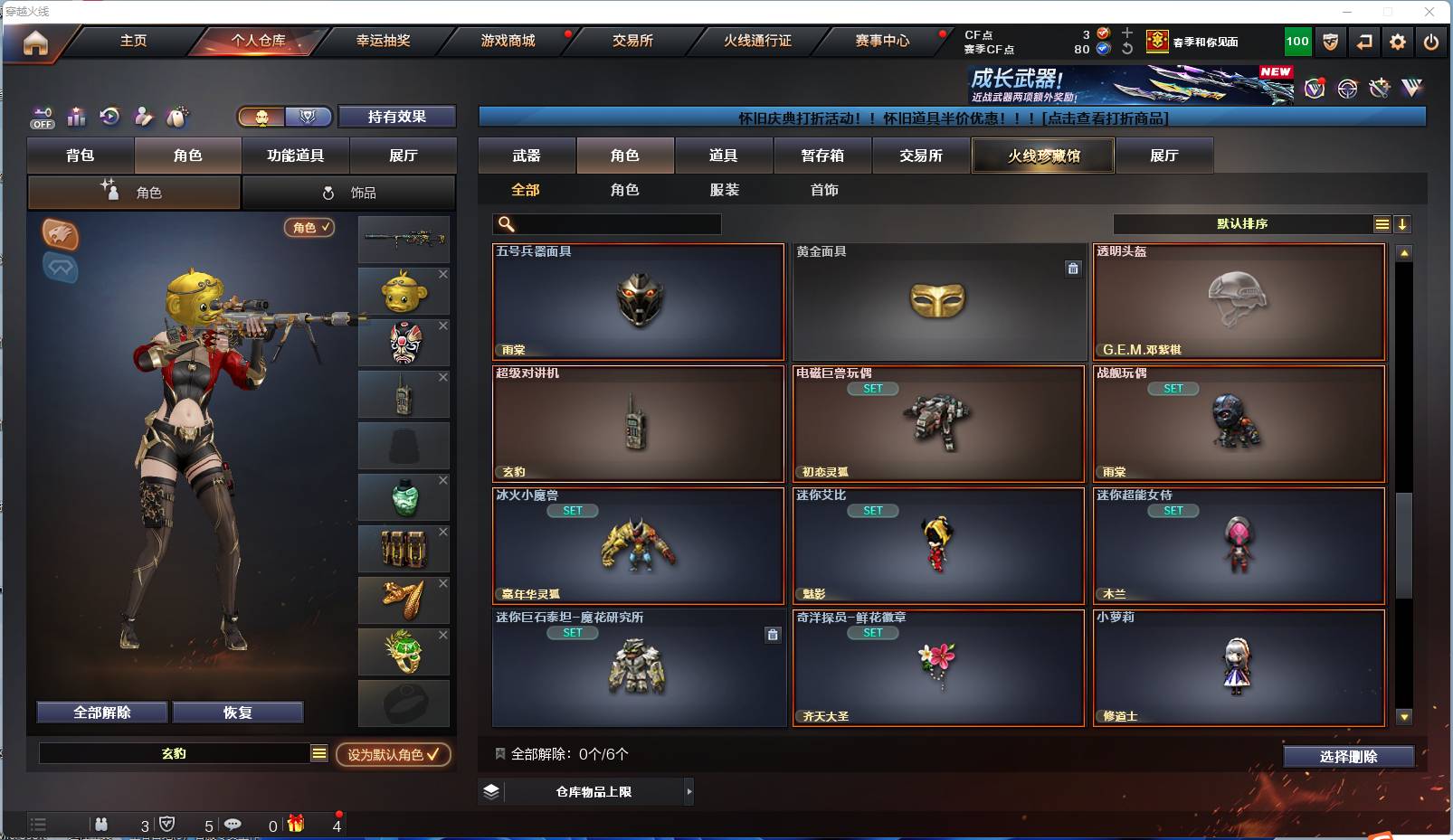Select the key OFF icon above the tabs
This screenshot has height=840, width=1453.
tap(43, 116)
